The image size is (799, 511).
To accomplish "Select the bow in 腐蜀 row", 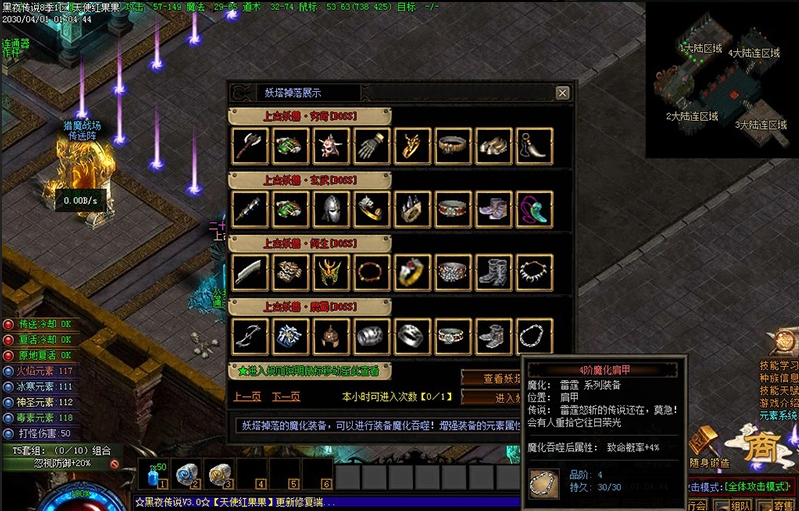I will pyautogui.click(x=247, y=334).
